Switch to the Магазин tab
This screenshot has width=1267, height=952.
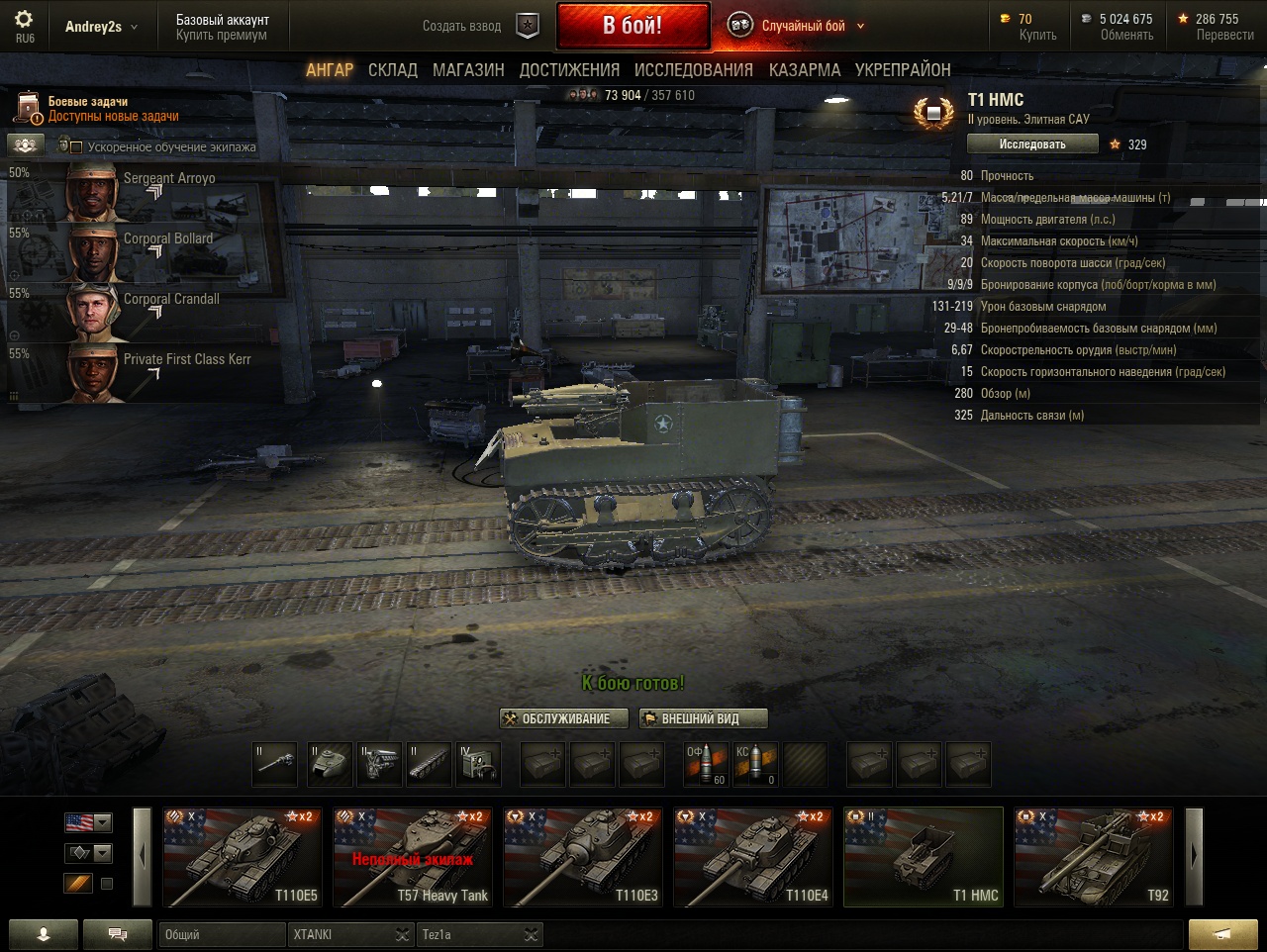(x=468, y=70)
